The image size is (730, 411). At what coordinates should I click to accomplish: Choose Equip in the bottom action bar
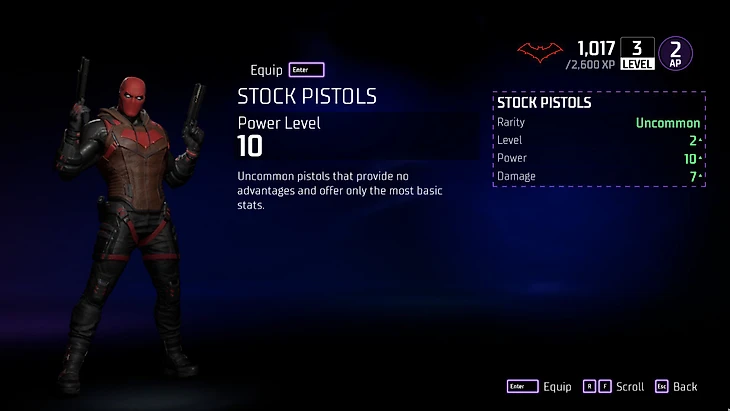pyautogui.click(x=540, y=387)
